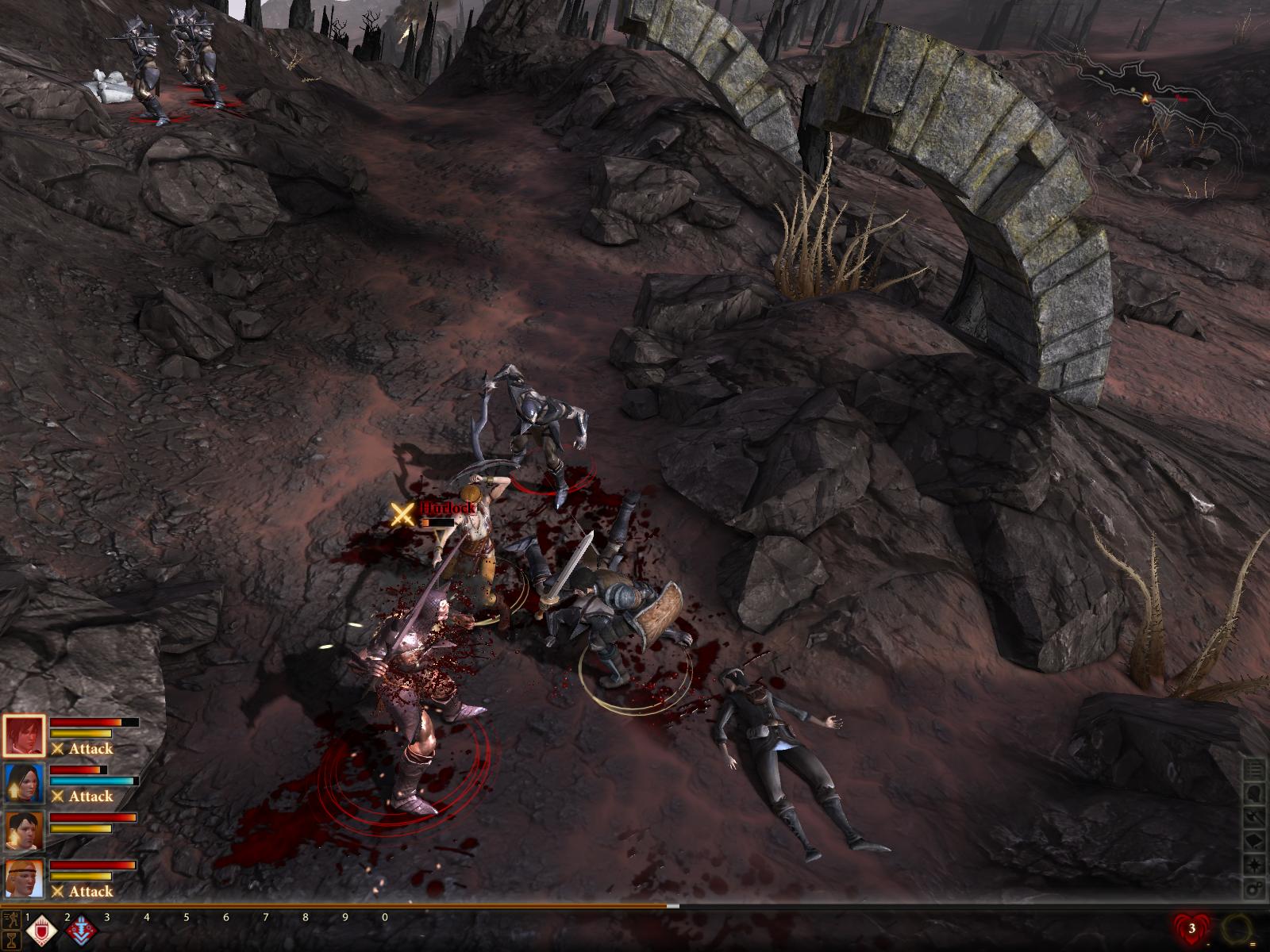Target the Hurlock enemy name label
Image resolution: width=1270 pixels, height=952 pixels.
[448, 508]
